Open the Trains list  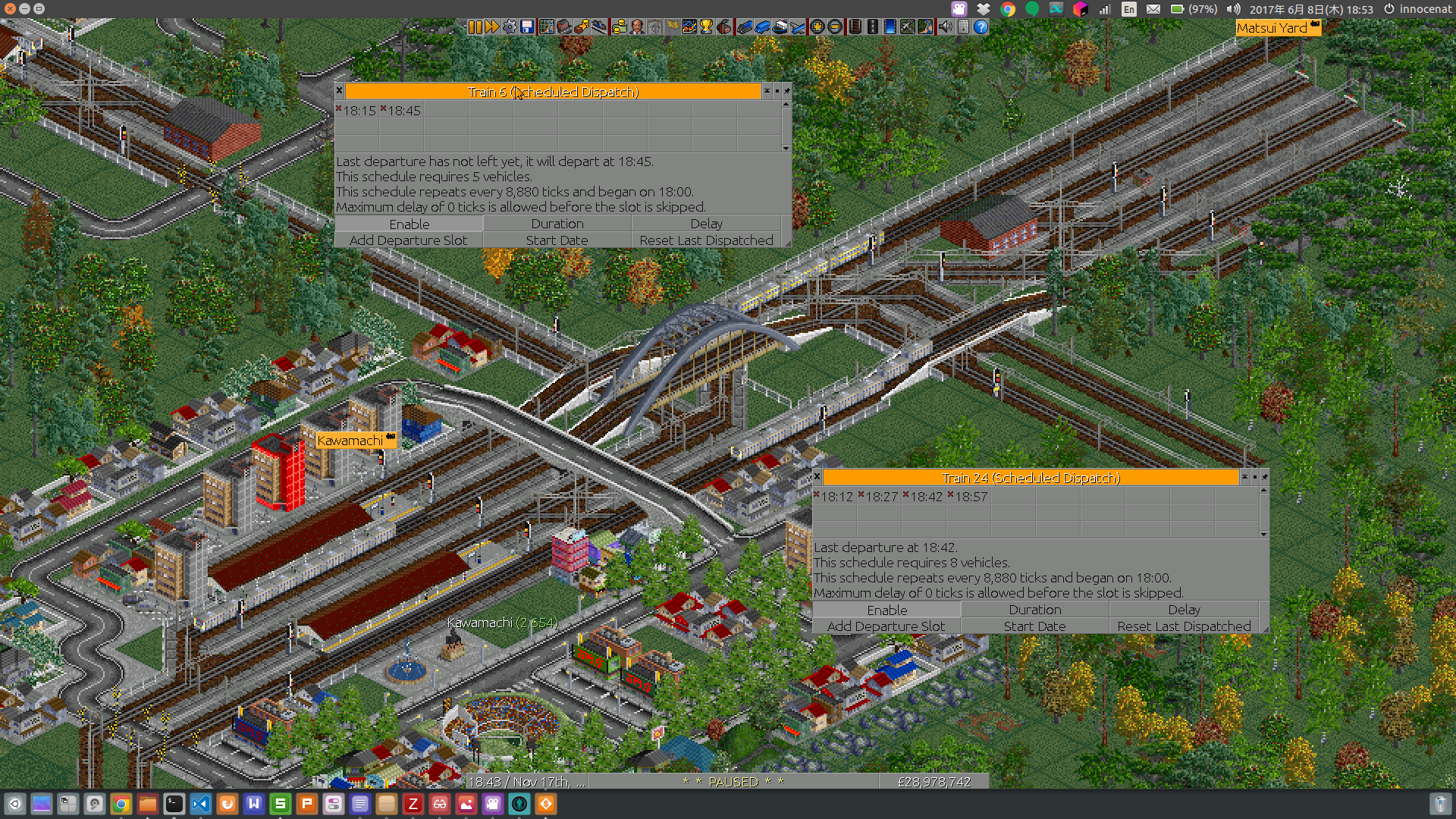pyautogui.click(x=744, y=27)
